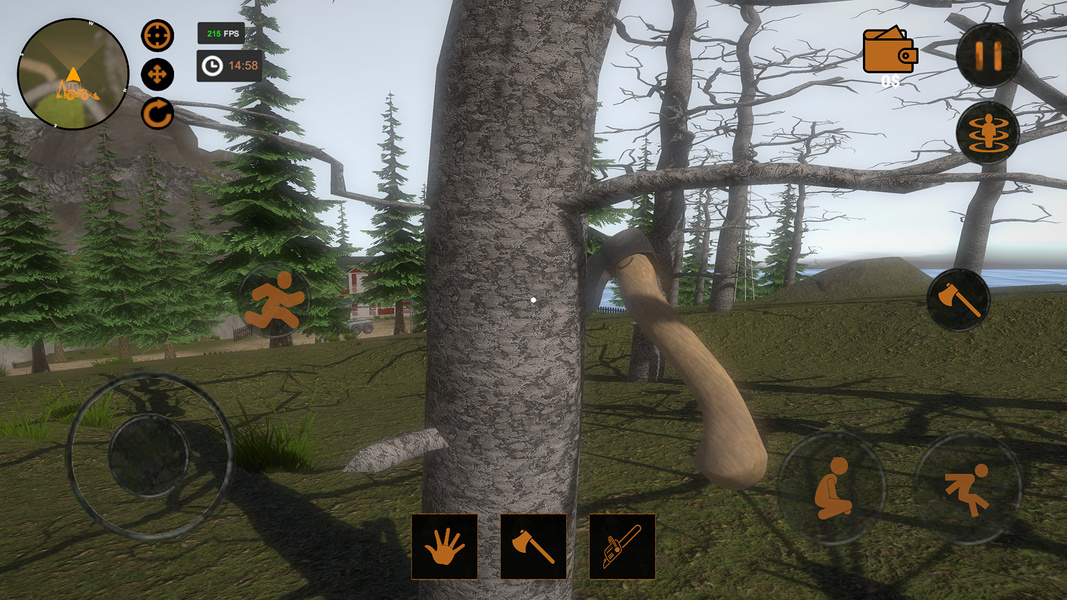
Task: Tap the virtual movement joystick
Action: pyautogui.click(x=149, y=456)
